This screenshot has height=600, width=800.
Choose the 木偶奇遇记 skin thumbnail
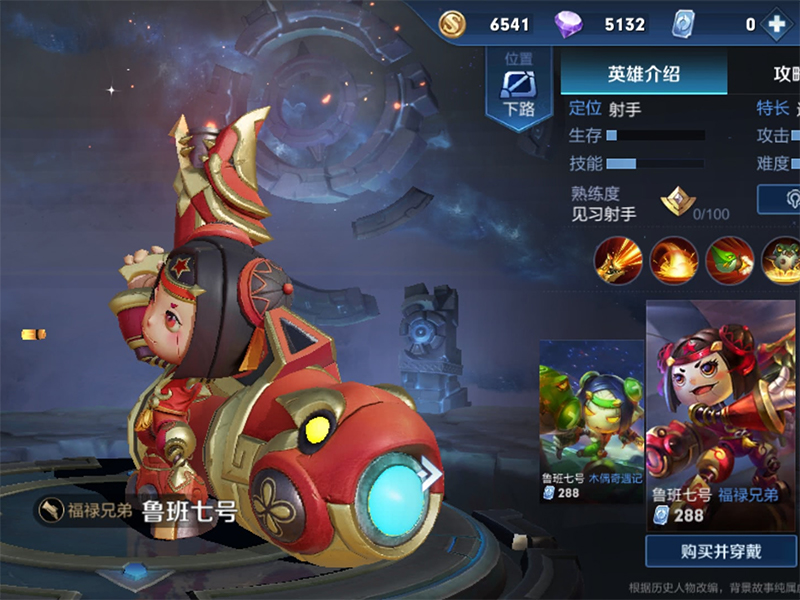pyautogui.click(x=591, y=420)
